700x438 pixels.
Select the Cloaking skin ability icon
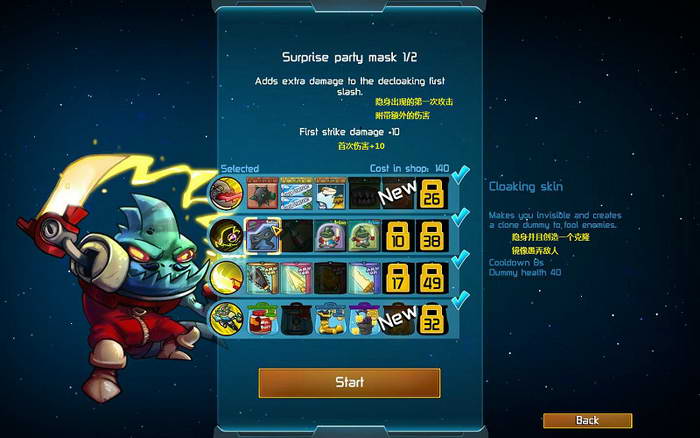227,234
